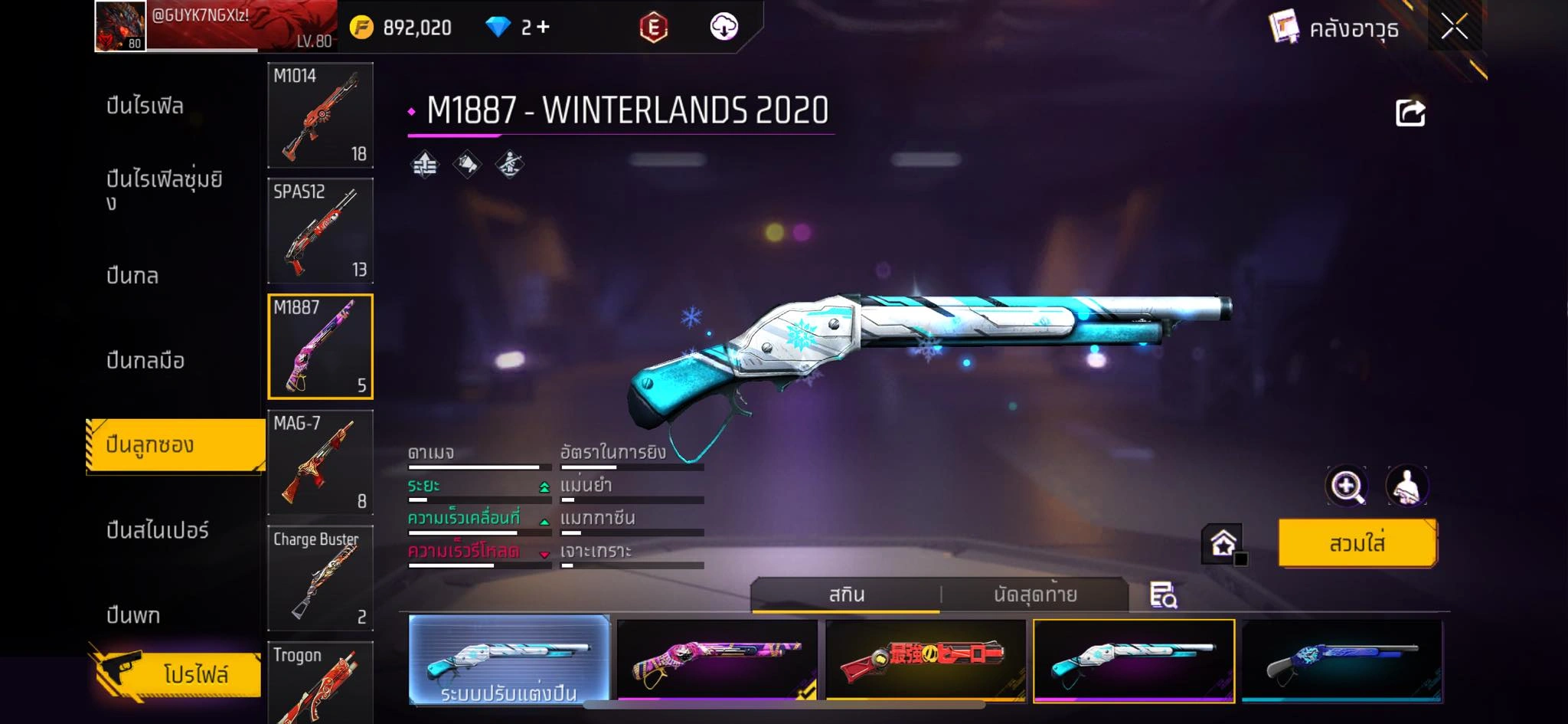Pick the Charge Buster weapon tile

coord(320,578)
